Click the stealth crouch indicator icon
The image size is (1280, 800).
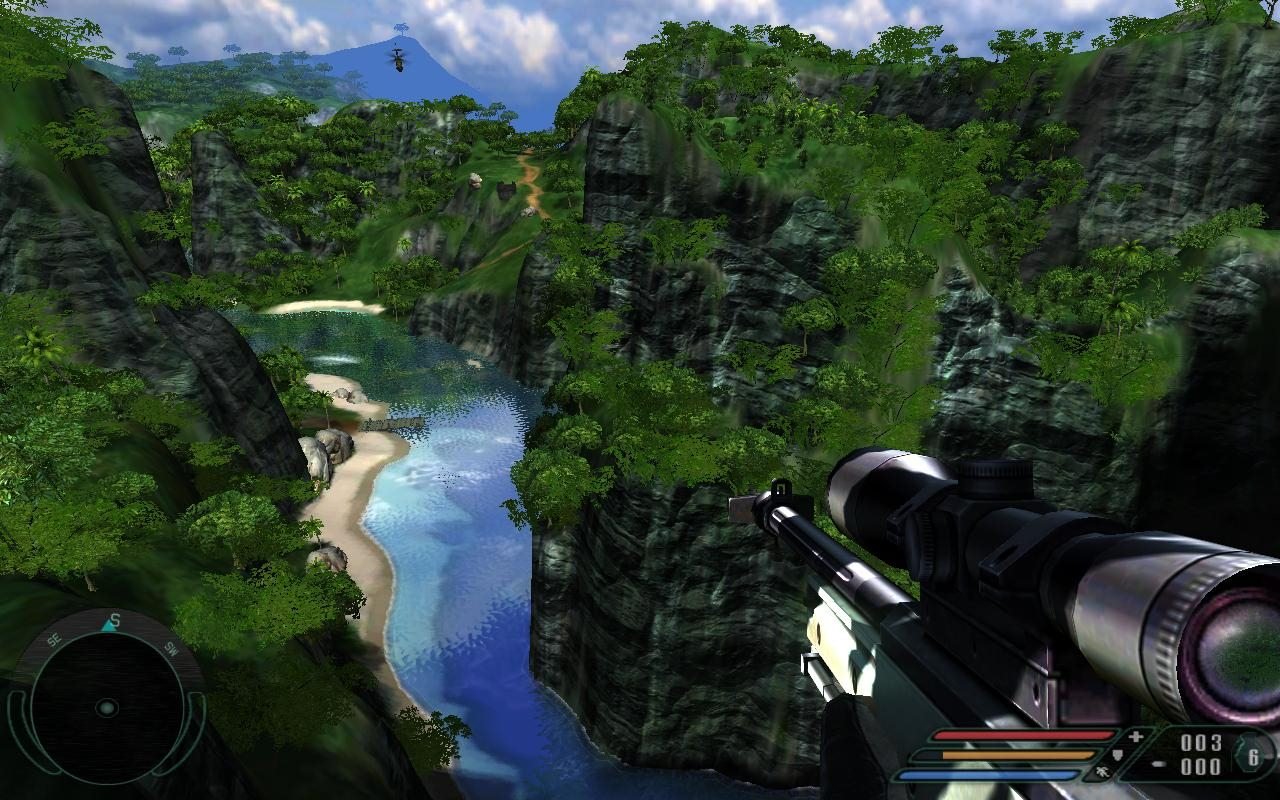click(1105, 772)
